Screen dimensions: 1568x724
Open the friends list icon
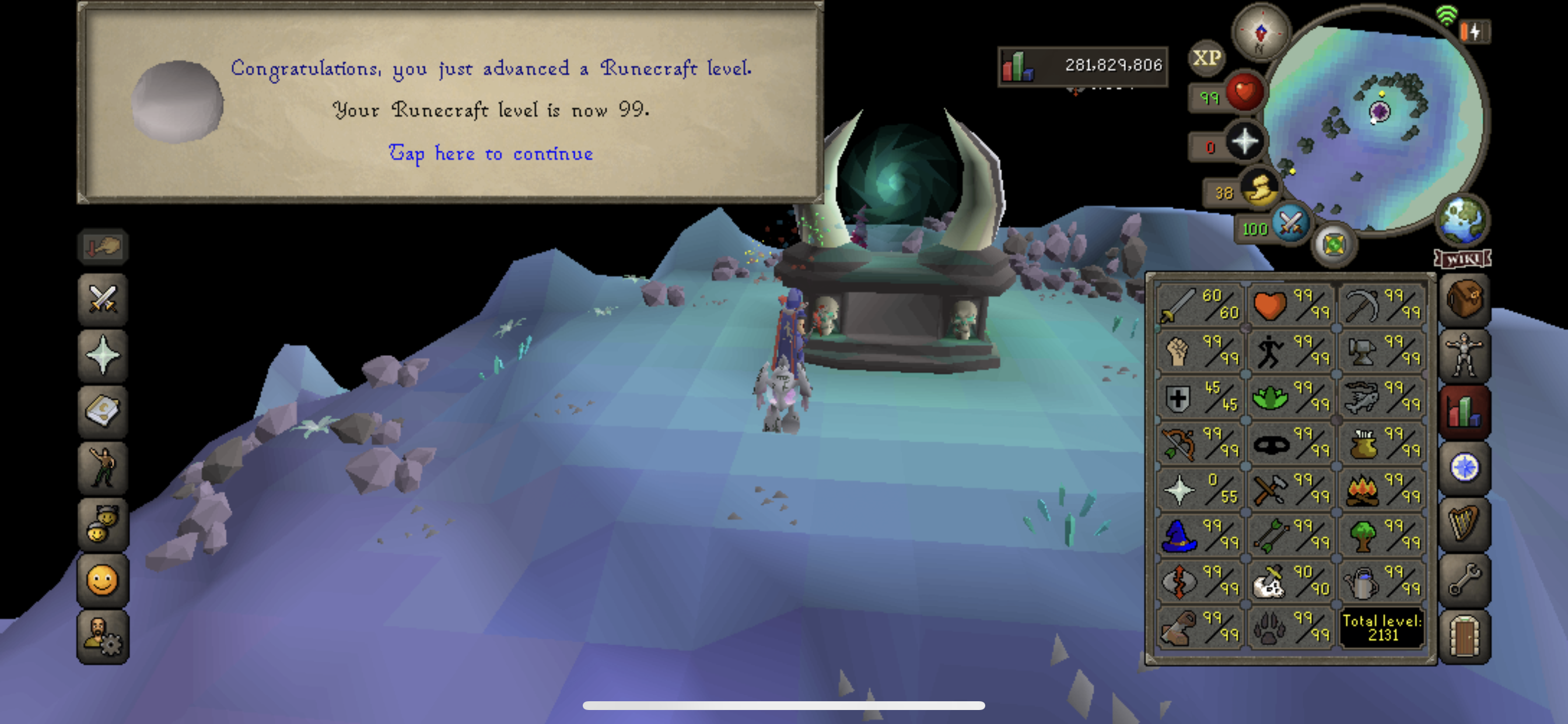coord(102,525)
